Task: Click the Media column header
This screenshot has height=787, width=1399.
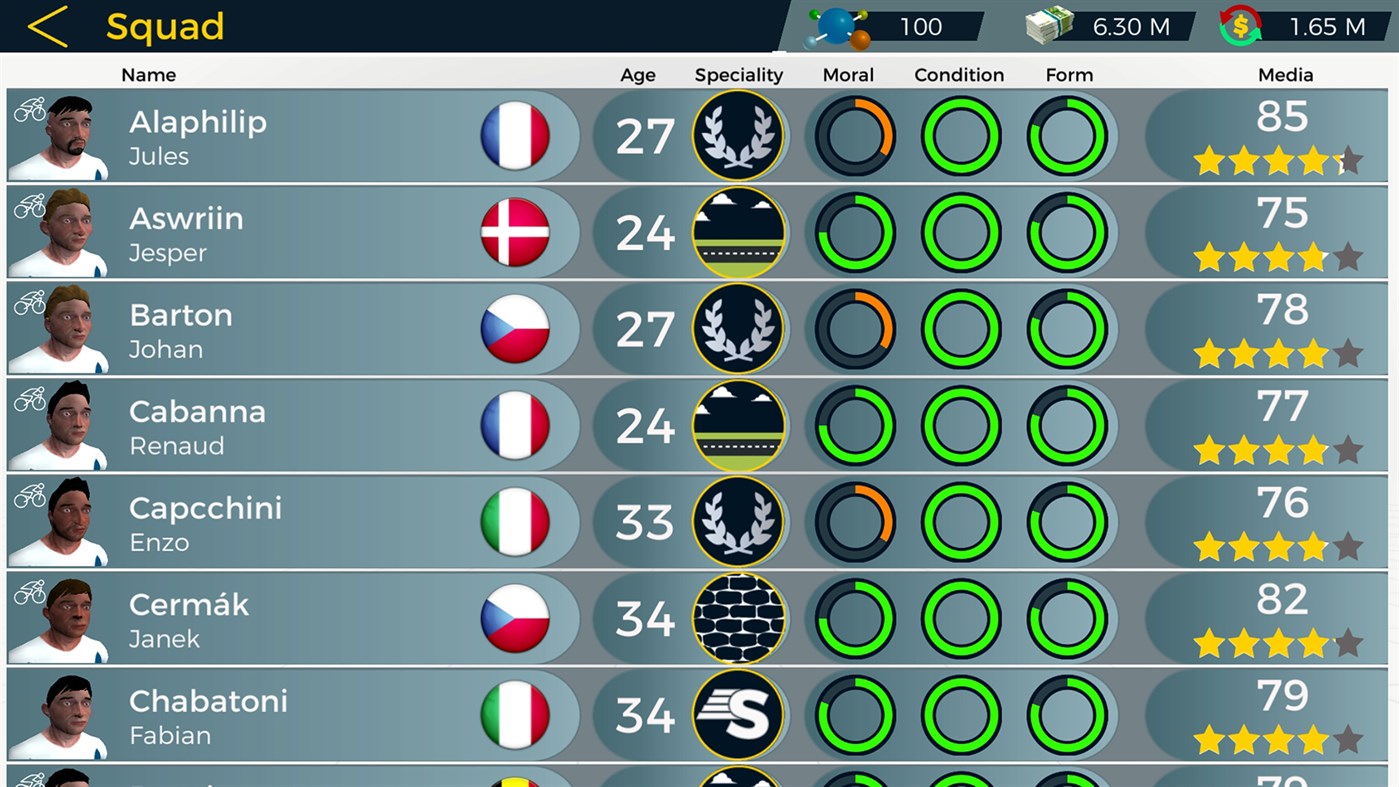Action: (1286, 74)
